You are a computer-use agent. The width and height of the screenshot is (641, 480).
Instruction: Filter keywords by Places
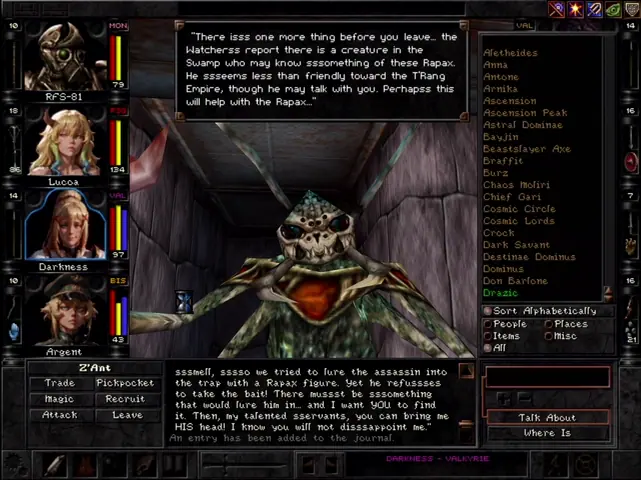point(549,324)
